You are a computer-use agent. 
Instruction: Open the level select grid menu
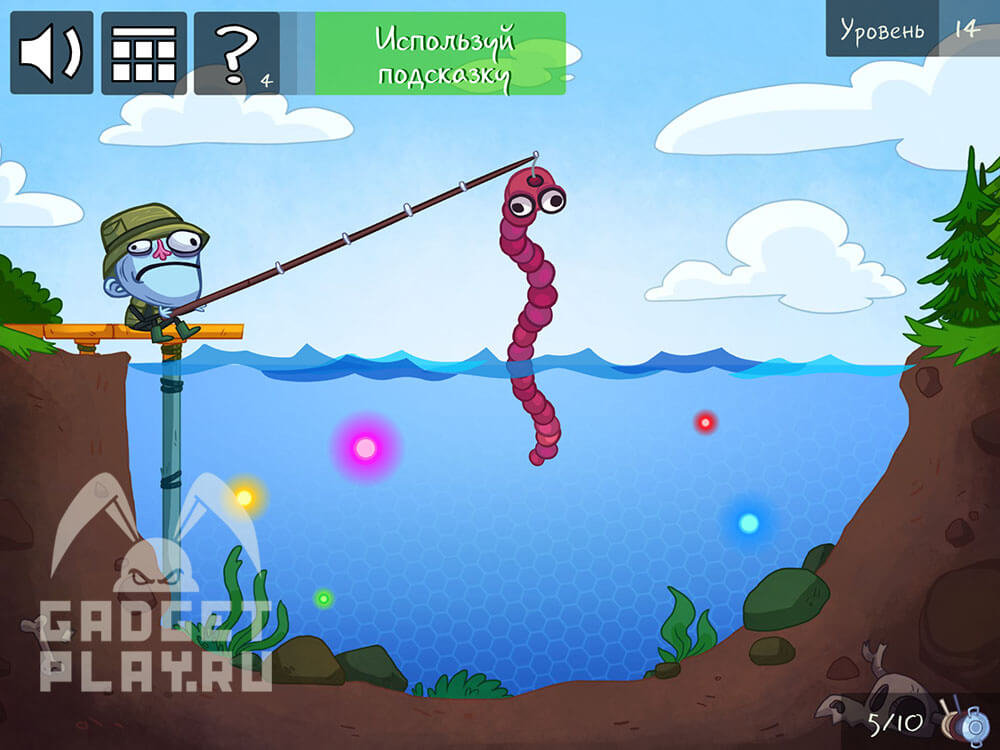(144, 53)
